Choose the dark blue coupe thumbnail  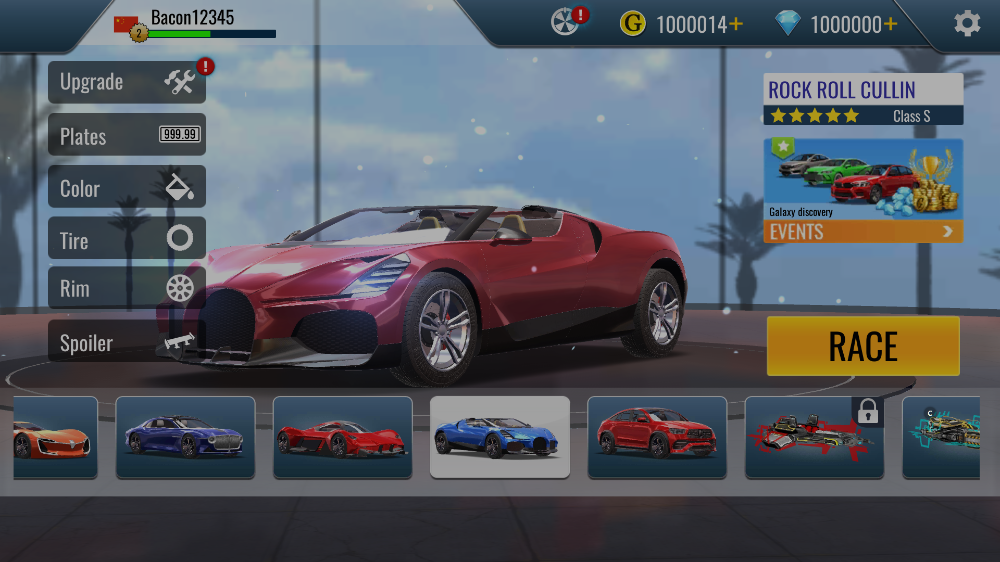[x=185, y=438]
